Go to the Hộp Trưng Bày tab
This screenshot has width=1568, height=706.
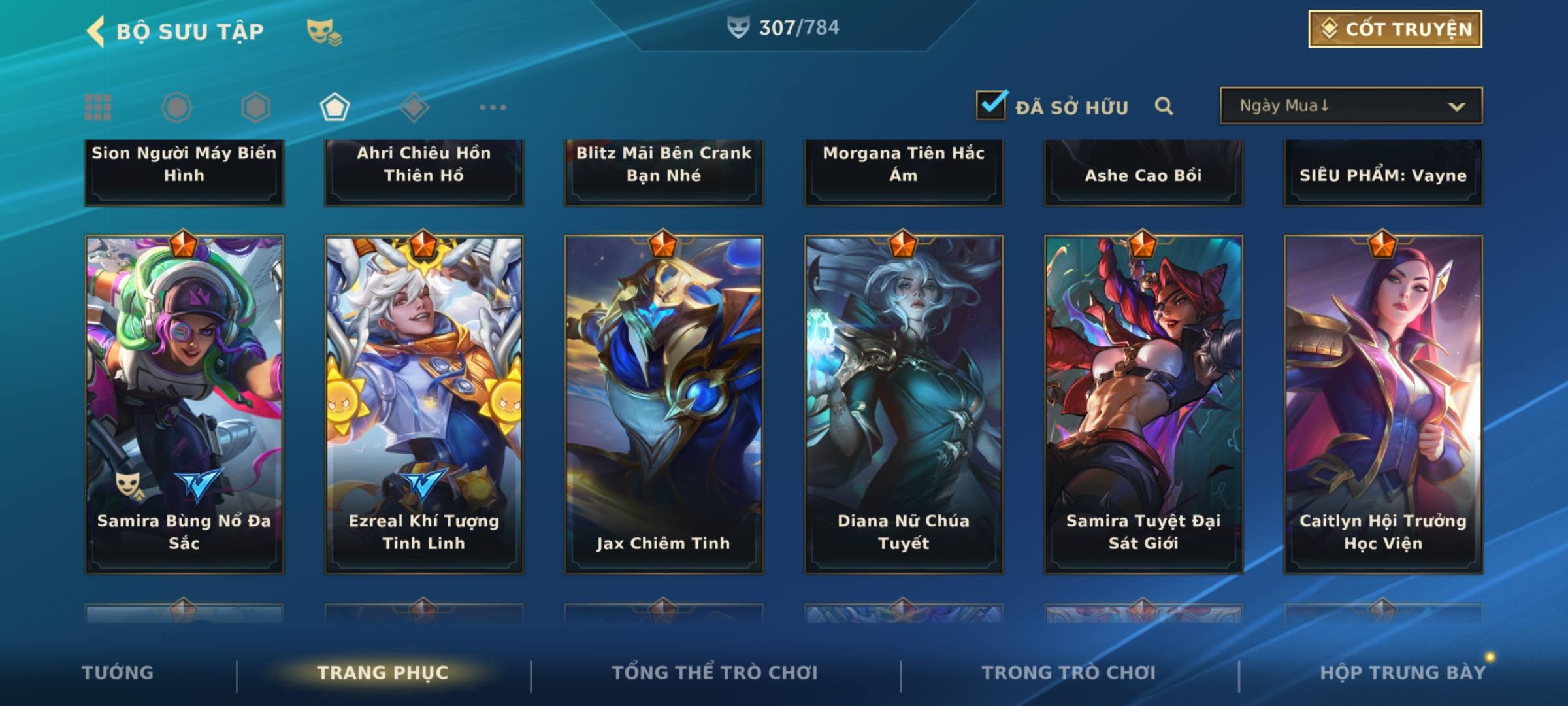tap(1403, 673)
